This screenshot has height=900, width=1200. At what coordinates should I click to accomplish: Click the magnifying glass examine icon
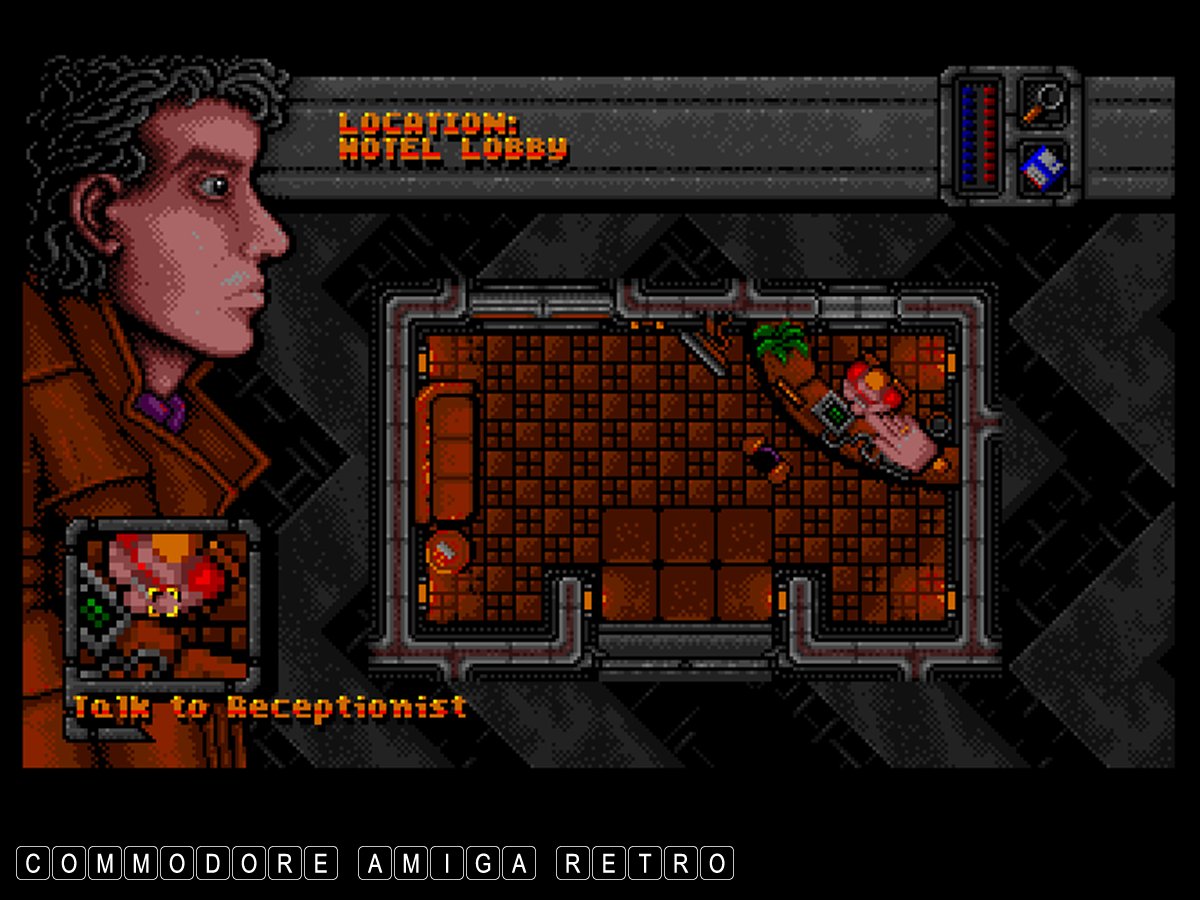point(1044,102)
